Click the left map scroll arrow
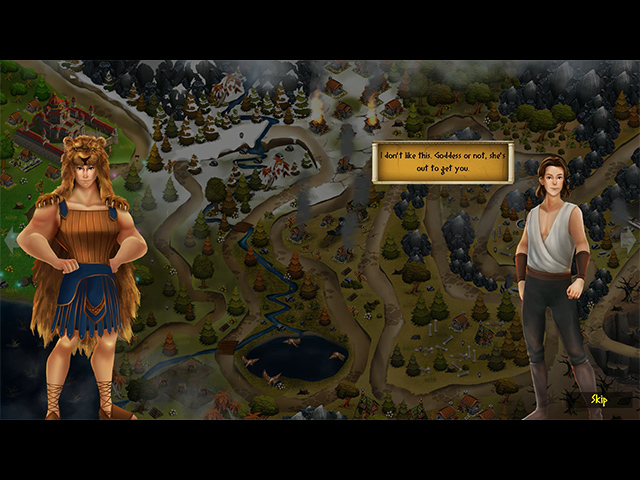The width and height of the screenshot is (640, 480). click(11, 240)
